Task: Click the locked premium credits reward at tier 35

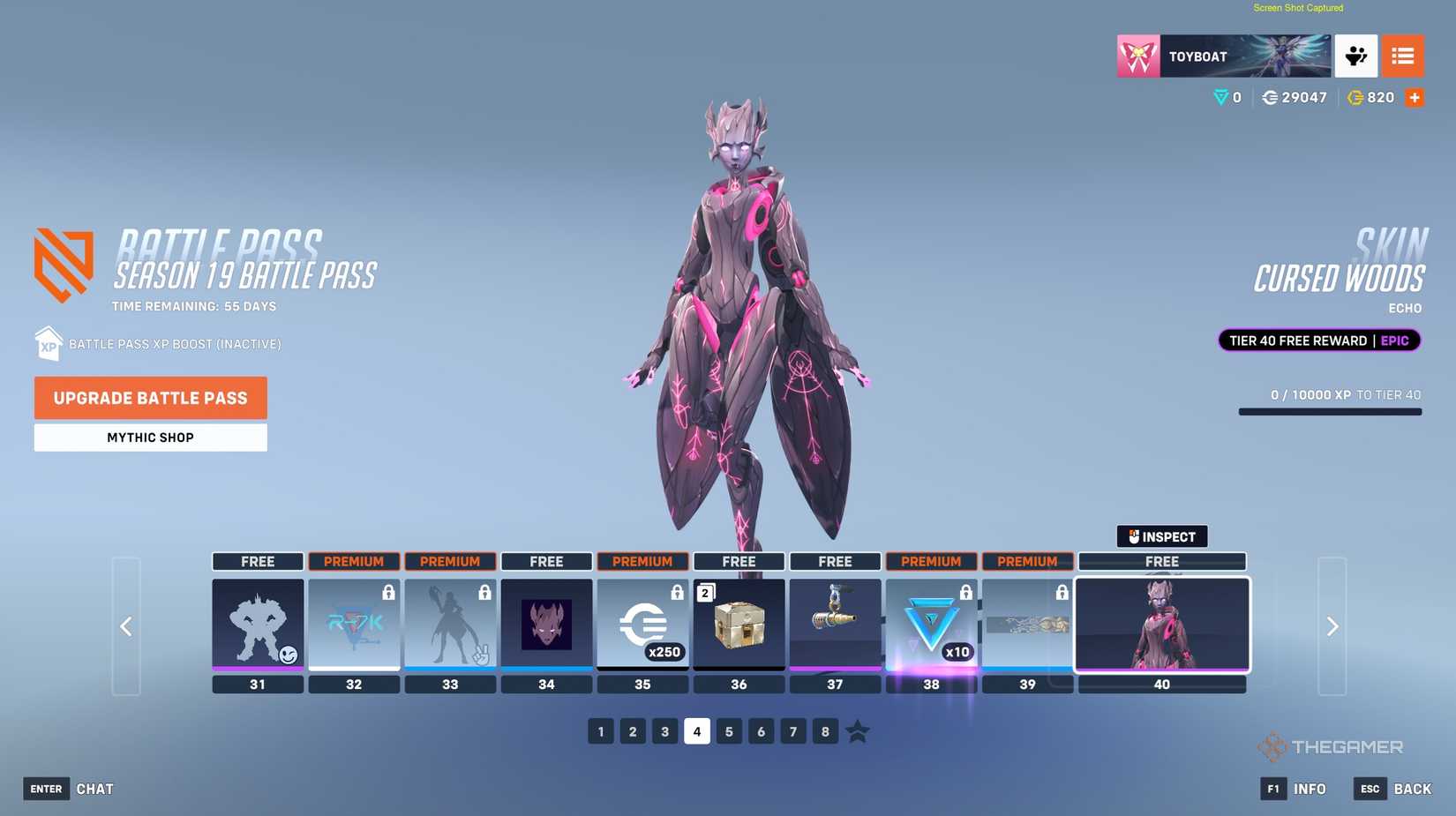Action: click(642, 625)
